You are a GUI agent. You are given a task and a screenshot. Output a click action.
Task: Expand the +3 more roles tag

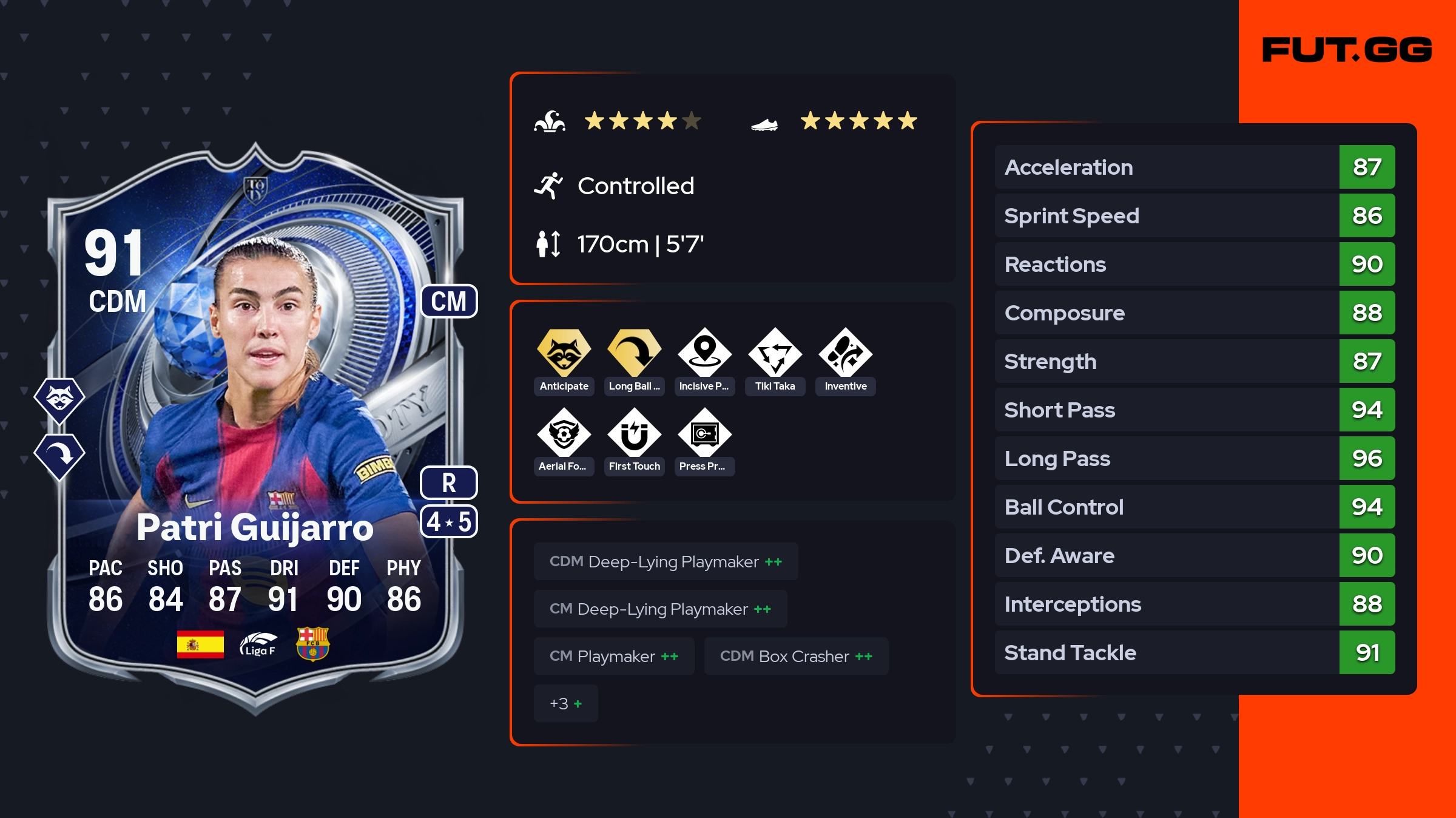(x=565, y=704)
